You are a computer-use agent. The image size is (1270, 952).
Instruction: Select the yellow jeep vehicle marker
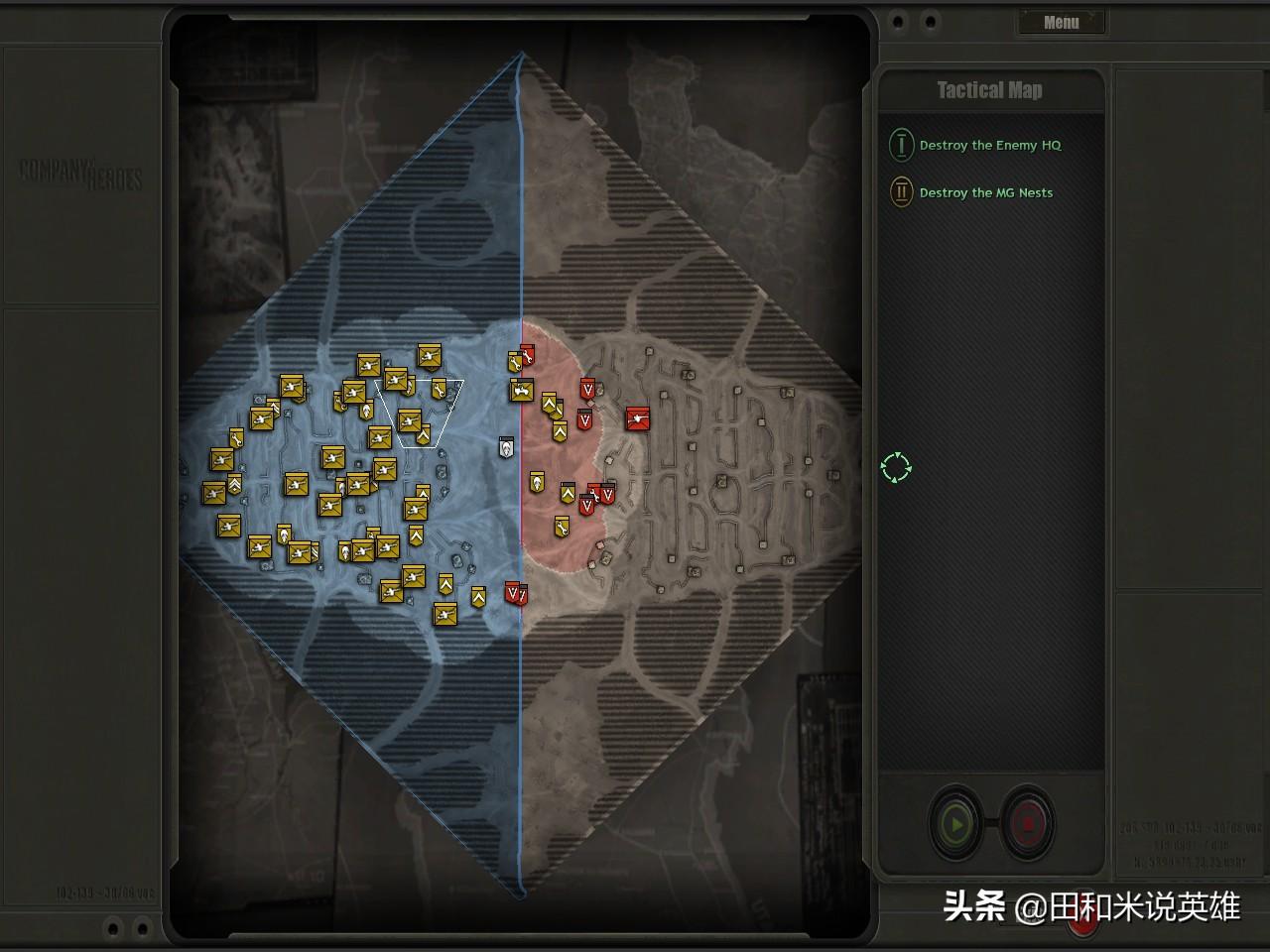click(x=522, y=391)
